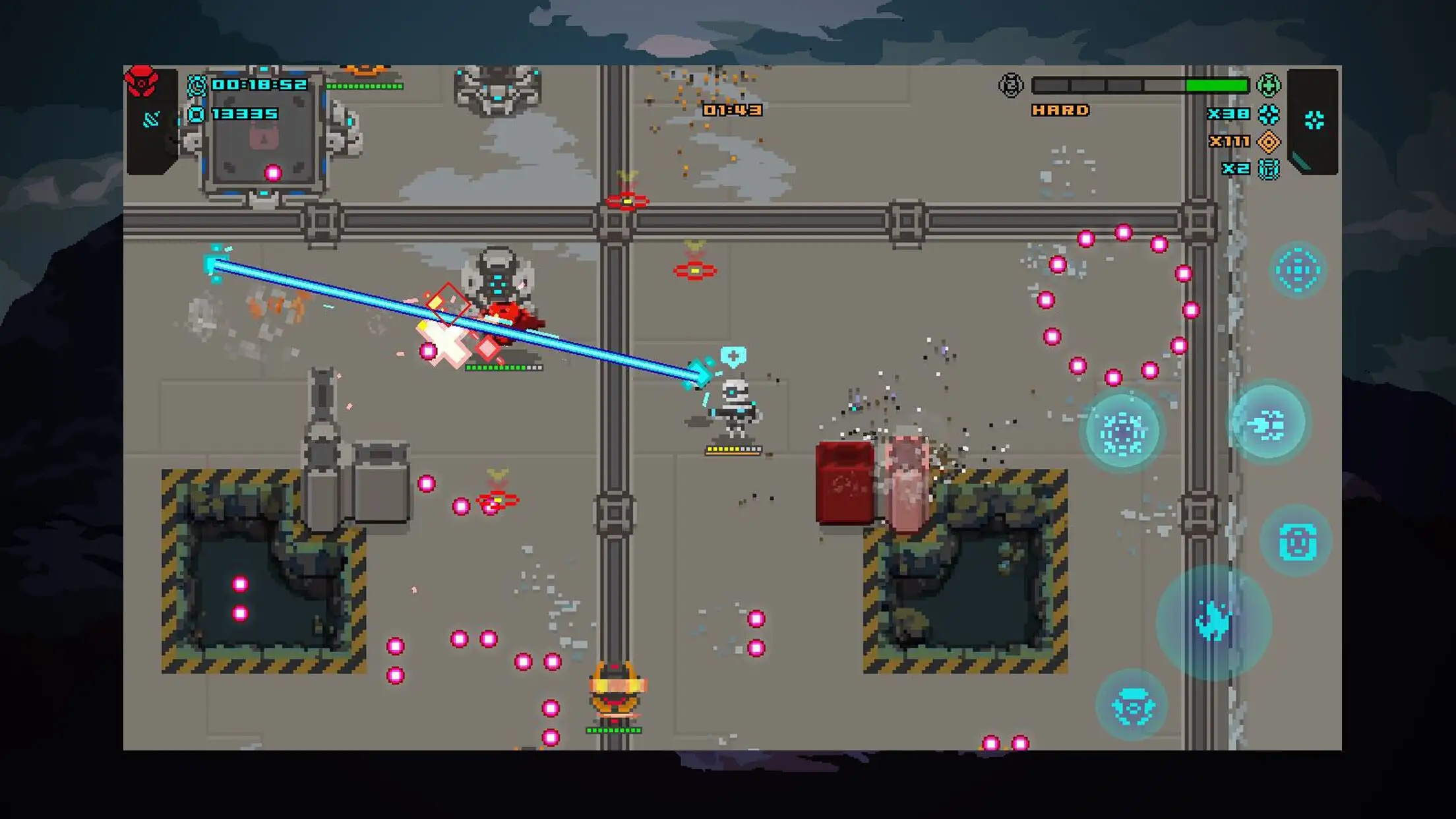Select the cyan satellite dish icon
1456x819 pixels.
coord(152,119)
